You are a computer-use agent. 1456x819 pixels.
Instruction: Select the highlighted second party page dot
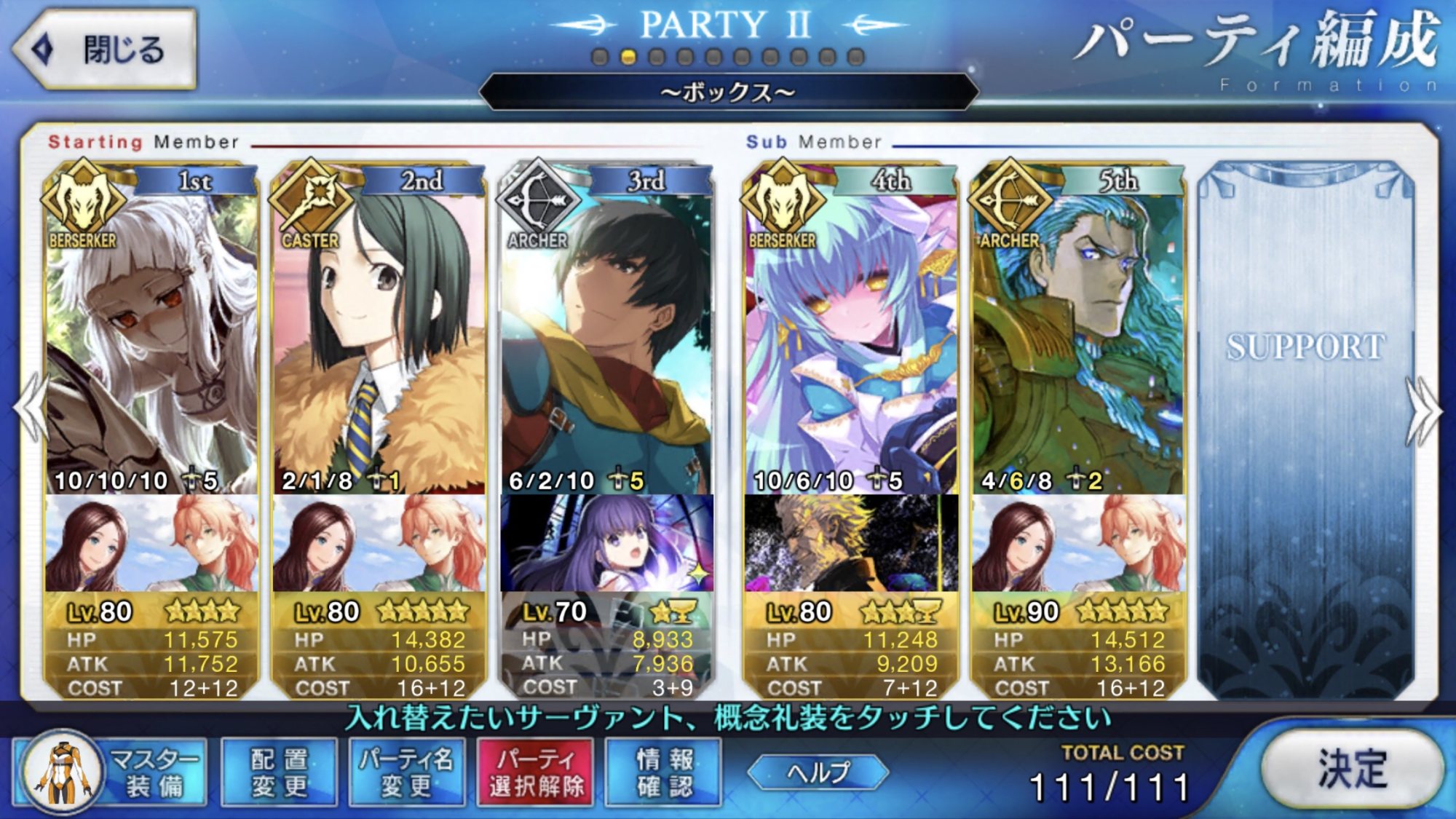628,57
